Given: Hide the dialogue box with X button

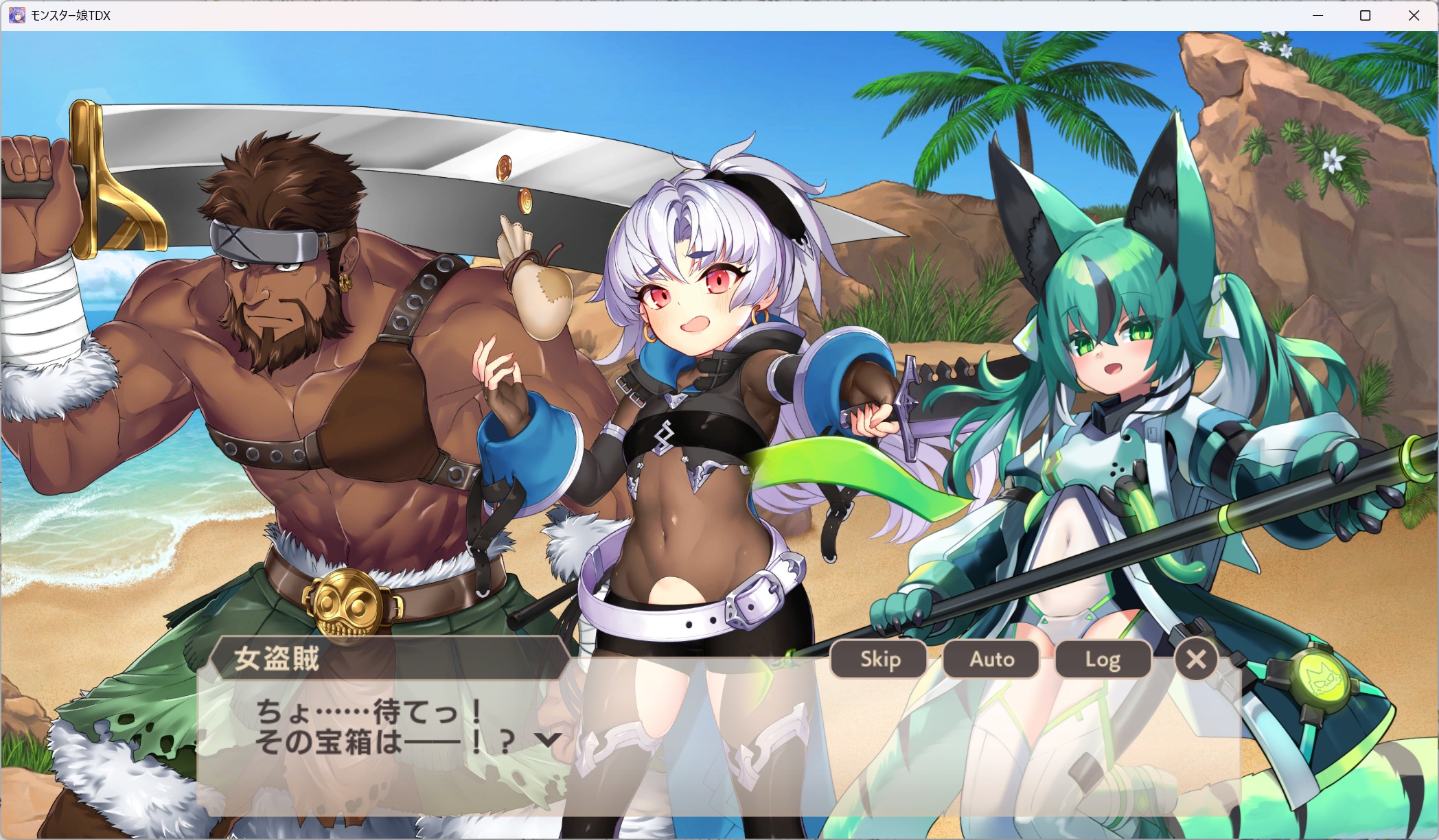Looking at the screenshot, I should 1196,660.
